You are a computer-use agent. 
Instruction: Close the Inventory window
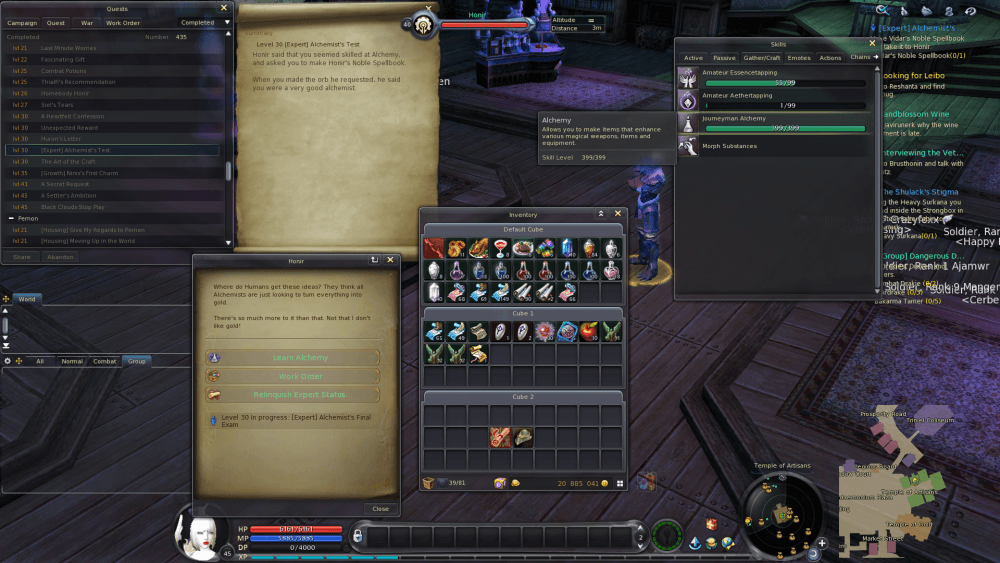pyautogui.click(x=618, y=214)
